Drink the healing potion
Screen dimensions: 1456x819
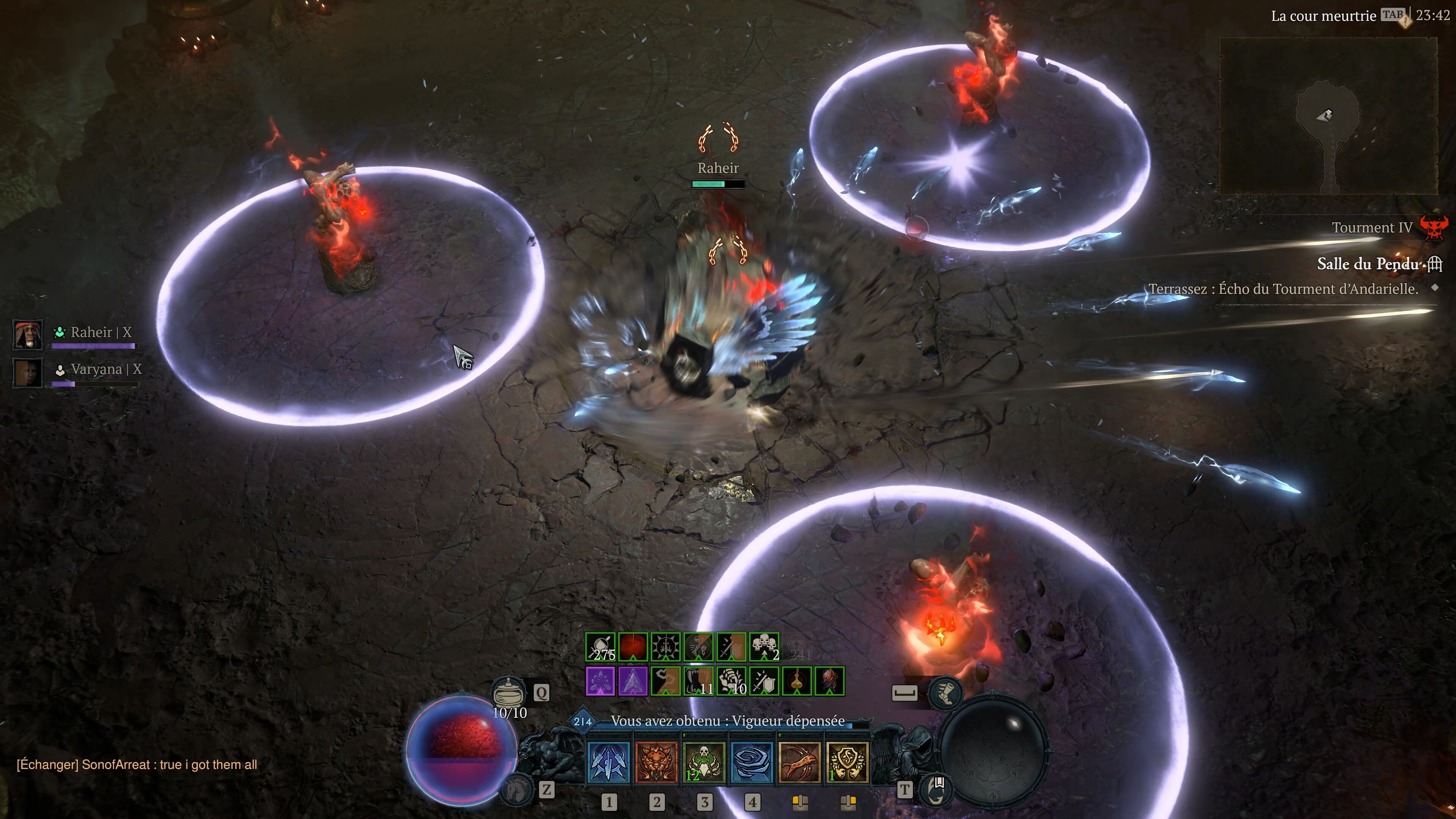pyautogui.click(x=509, y=692)
